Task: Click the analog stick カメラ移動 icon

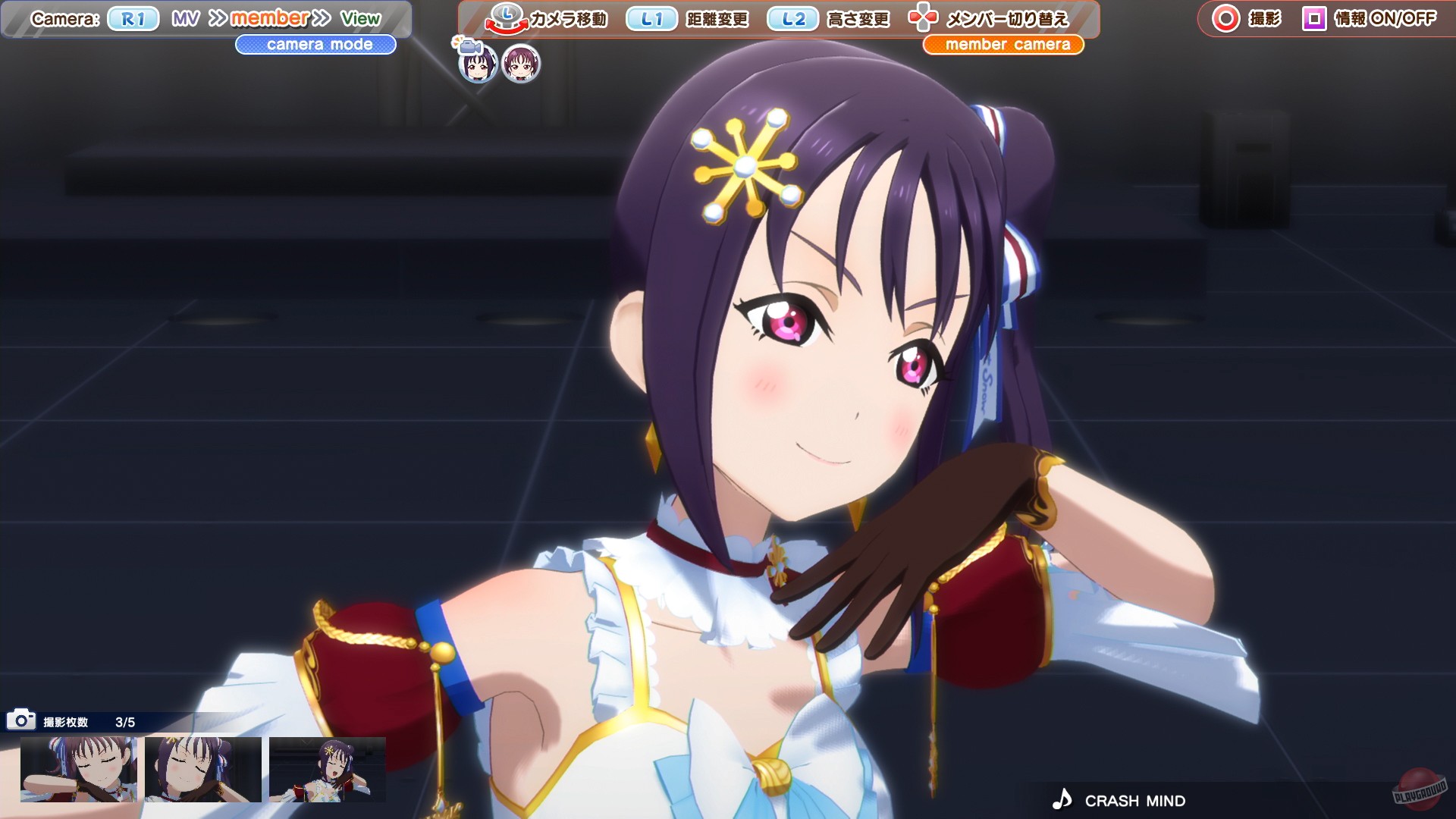Action: pyautogui.click(x=507, y=20)
